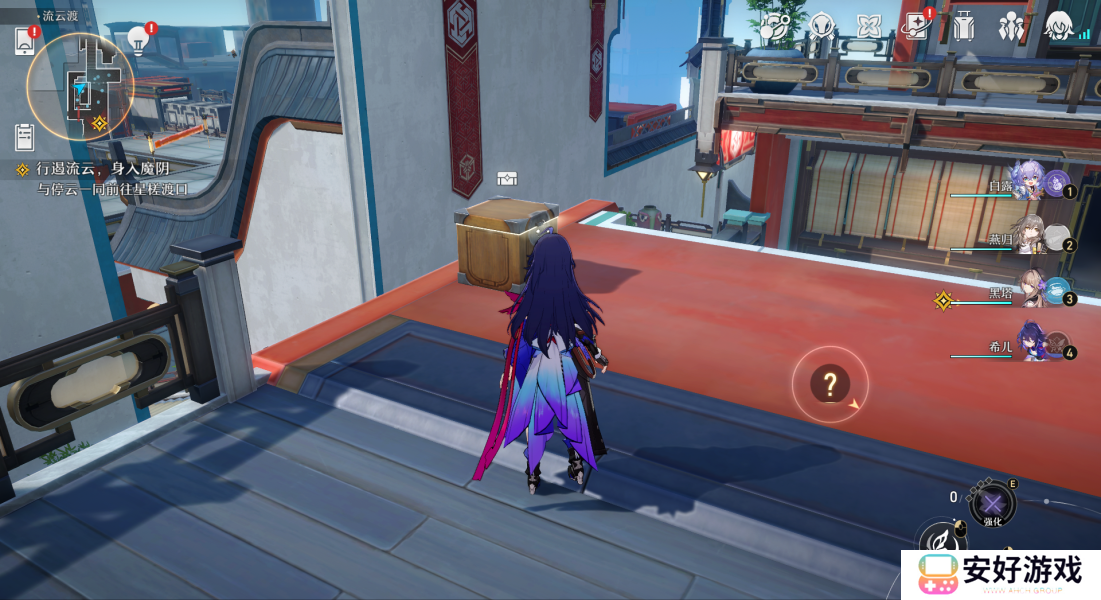Open the star card Warp icon
Screen dimensions: 1101x600
coord(915,27)
